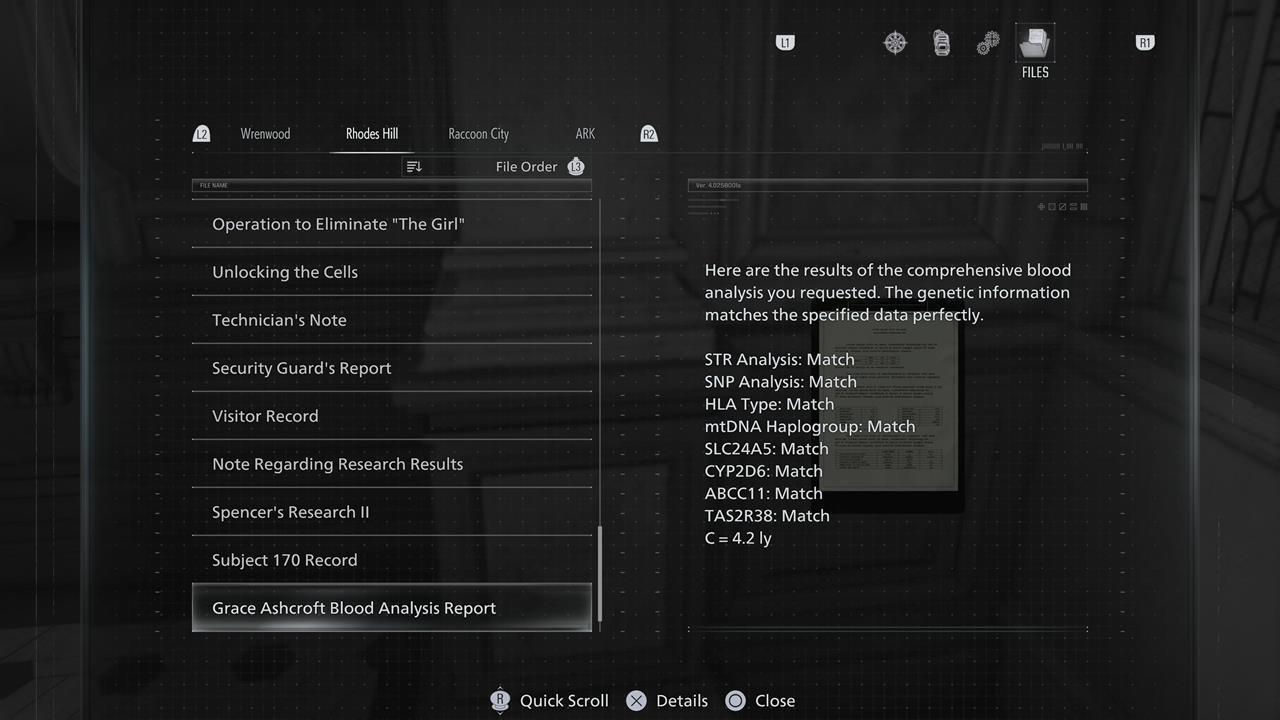Screen dimensions: 1280x720
Task: Toggle the square frame icon above the document
Action: [x=1052, y=206]
